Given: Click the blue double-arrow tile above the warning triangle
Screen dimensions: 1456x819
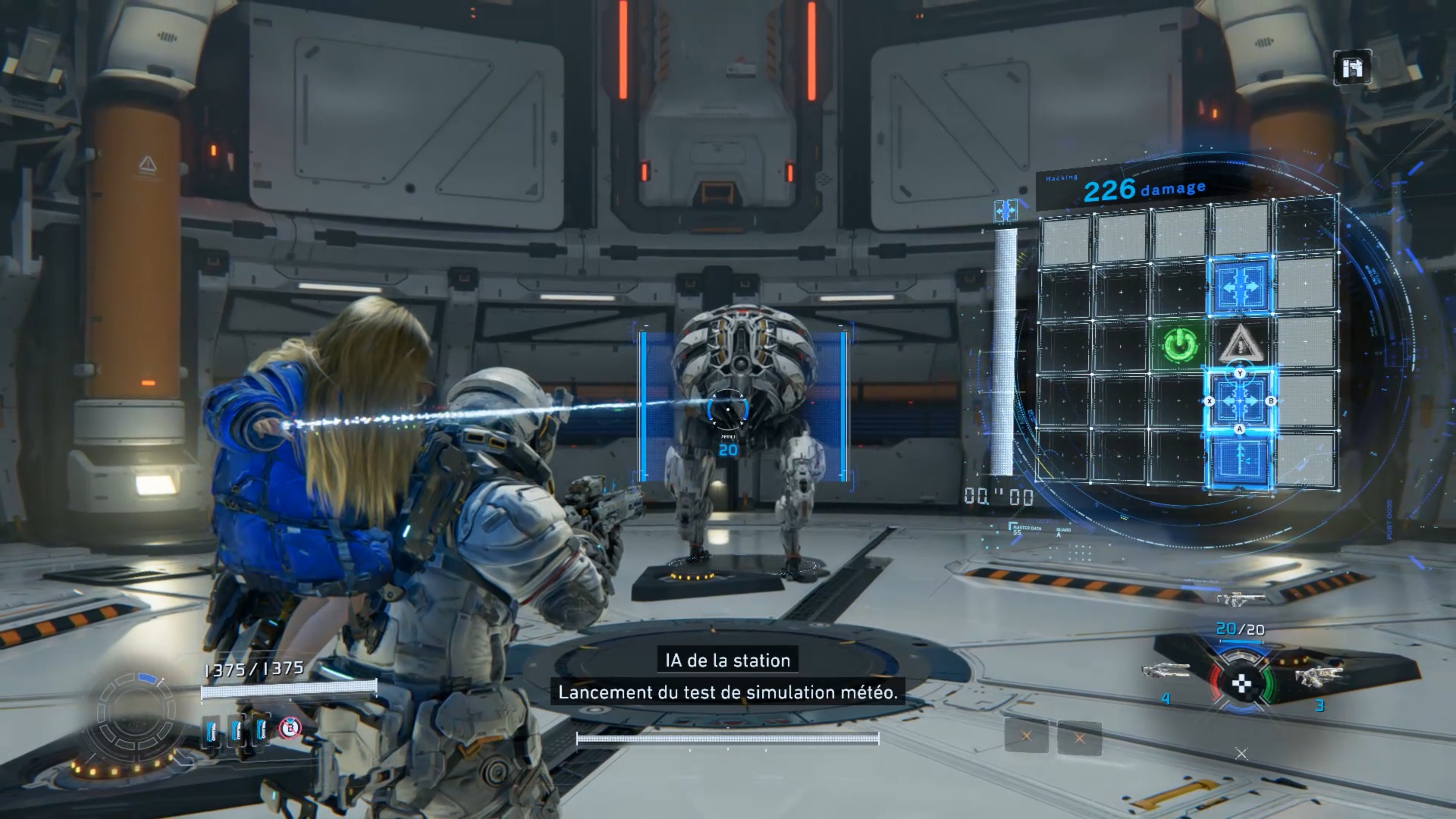Looking at the screenshot, I should (1241, 287).
